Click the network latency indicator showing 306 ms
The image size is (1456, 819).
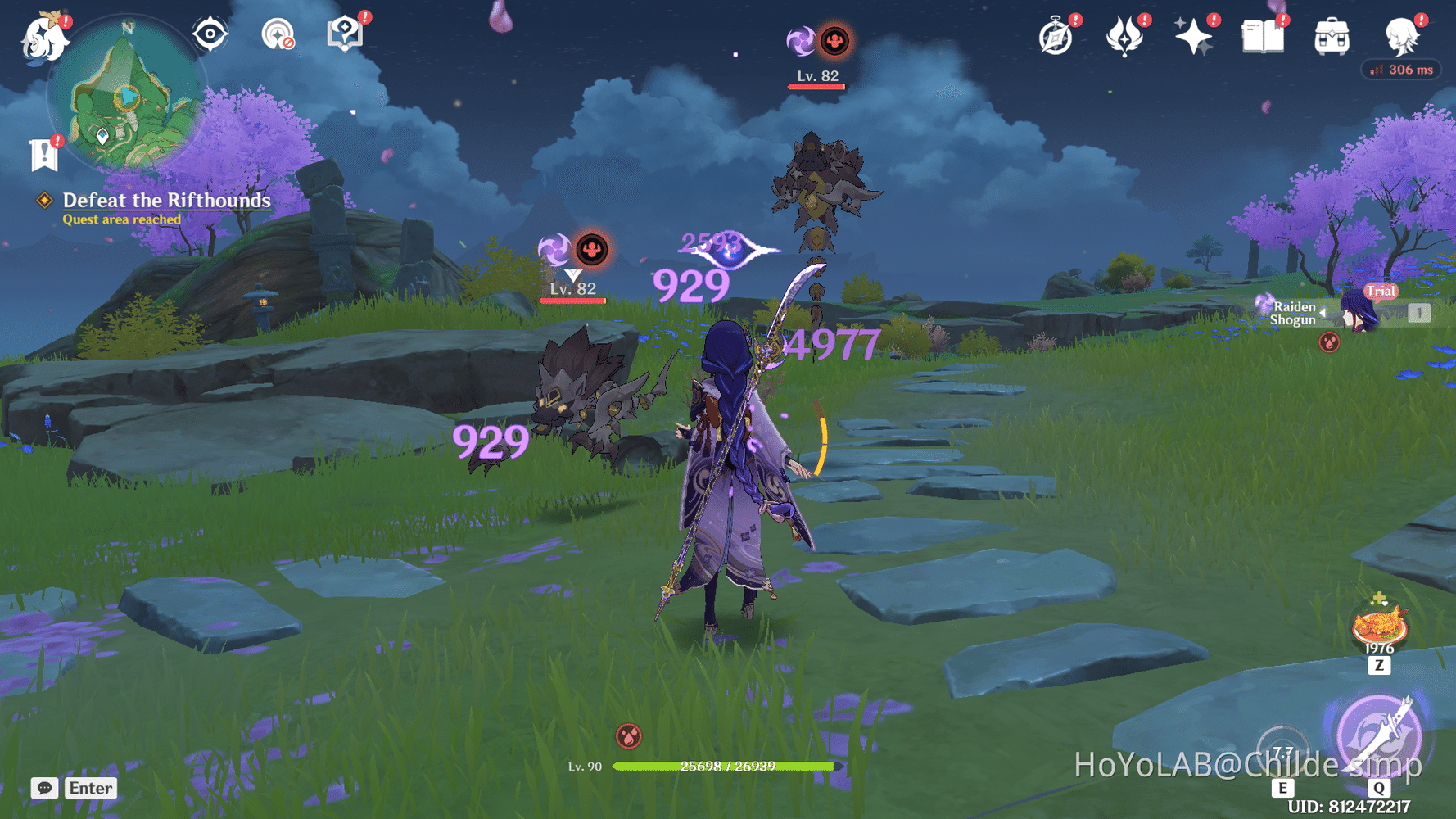[1401, 70]
